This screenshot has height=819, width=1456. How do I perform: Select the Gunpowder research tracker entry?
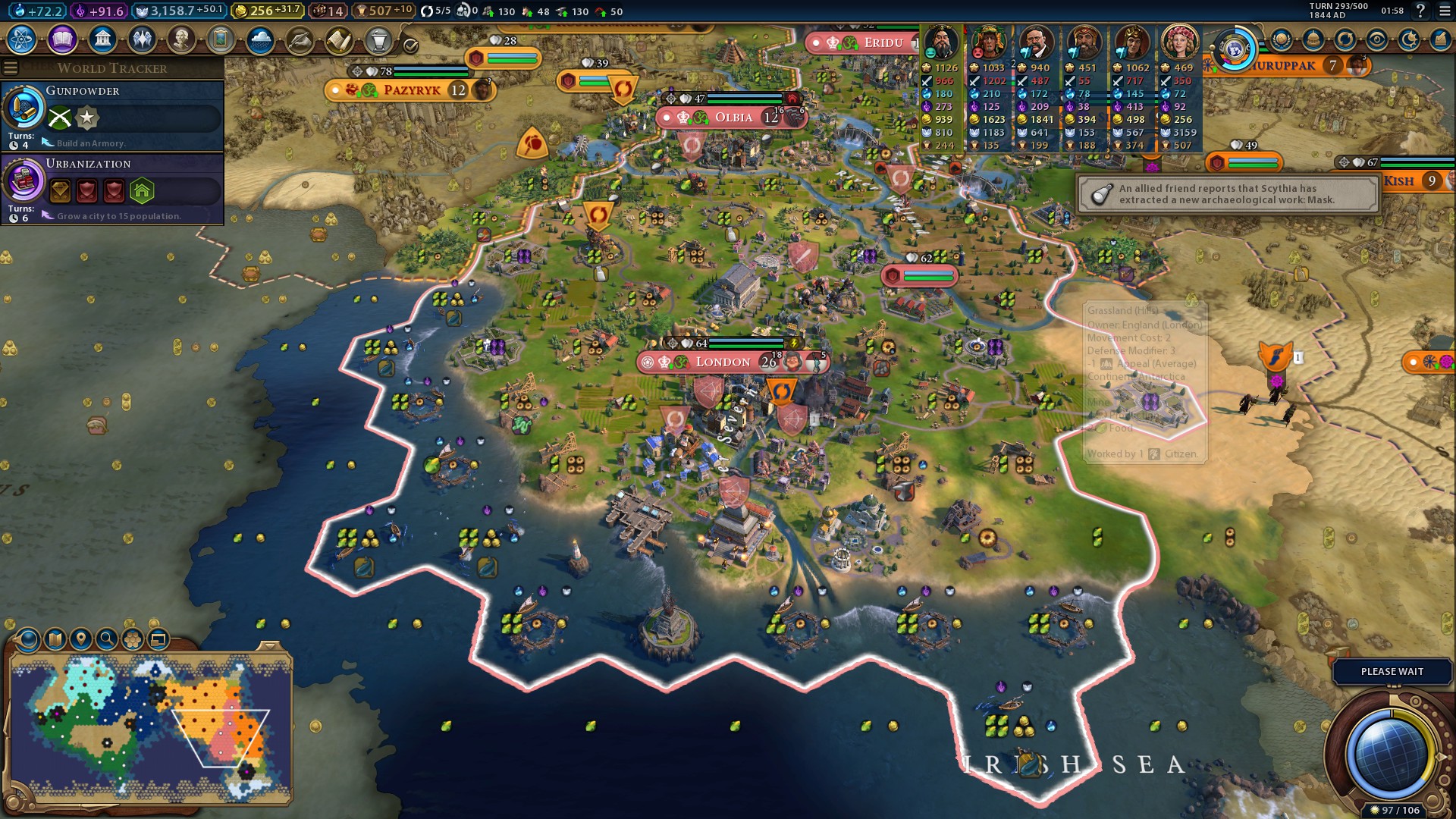(x=112, y=115)
